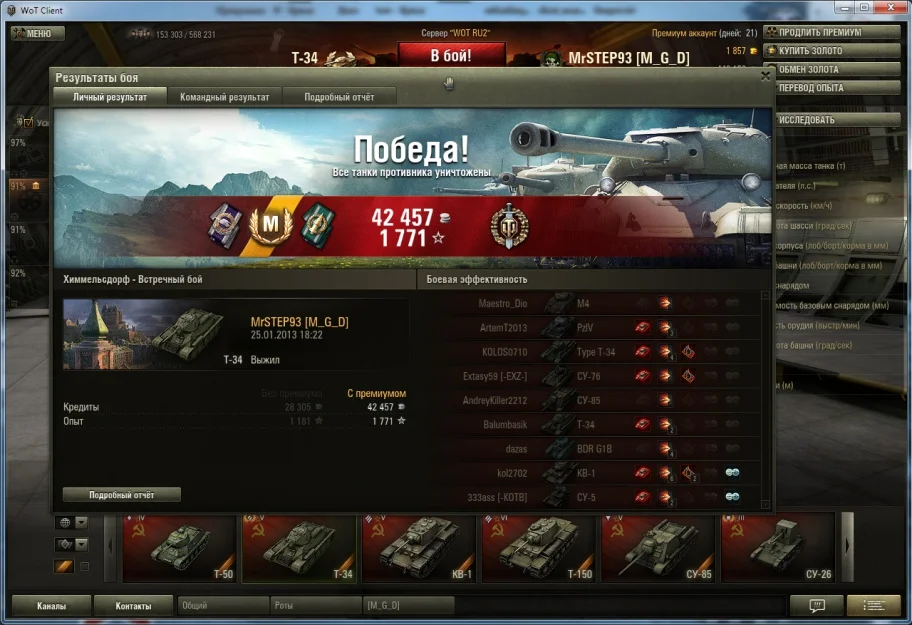Open the Подробный отчёт tab
Viewport: 912px width, 625px height.
338,97
